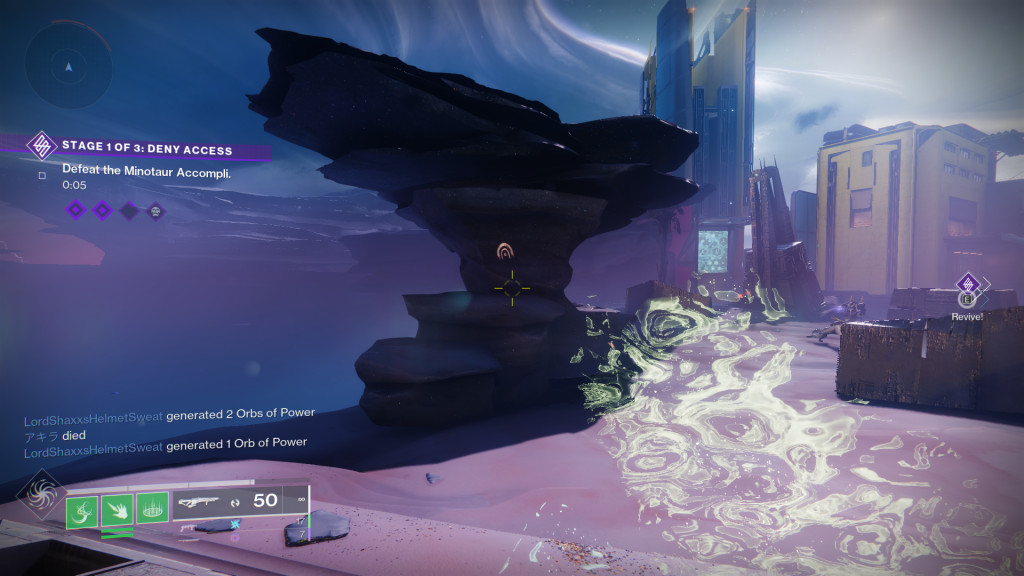1024x576 pixels.
Task: Activate the class ability rift icon
Action: (x=152, y=511)
